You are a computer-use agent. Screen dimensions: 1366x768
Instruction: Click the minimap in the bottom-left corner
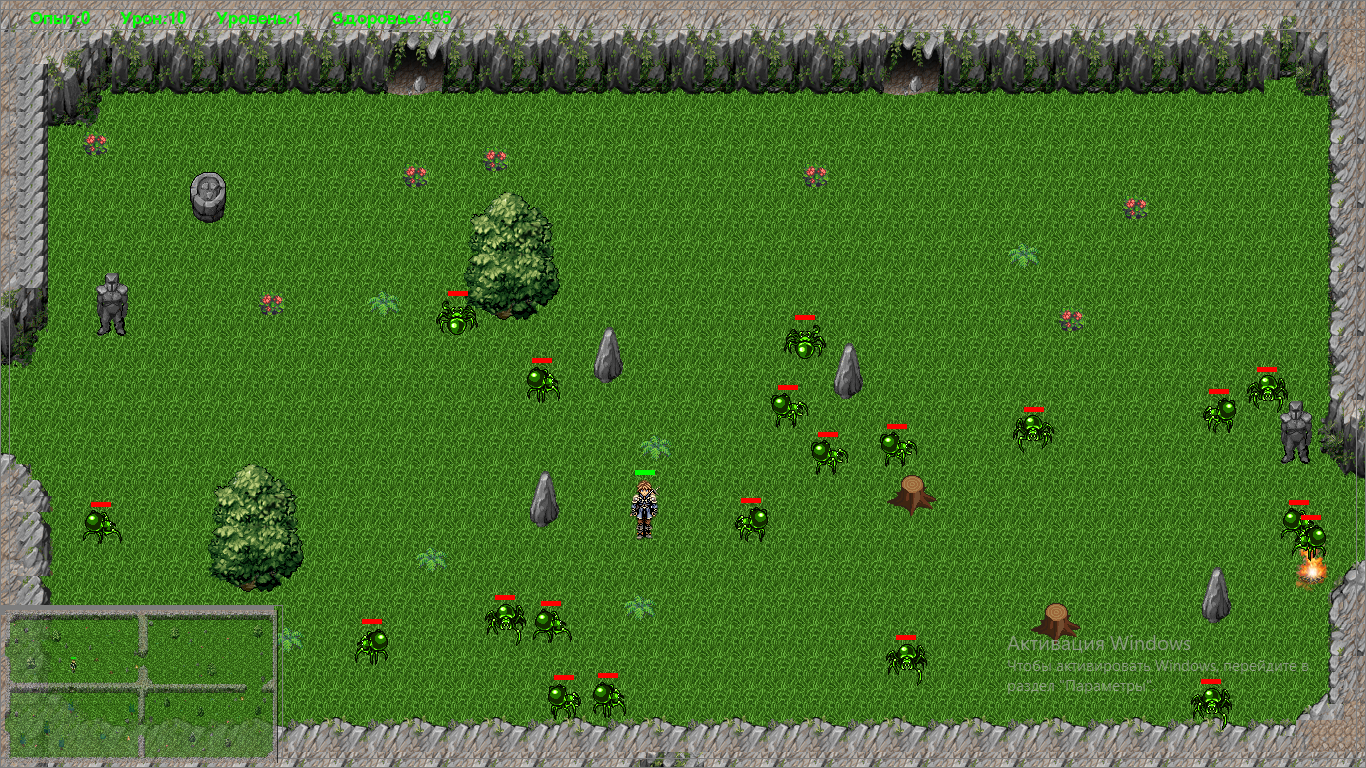tap(140, 685)
